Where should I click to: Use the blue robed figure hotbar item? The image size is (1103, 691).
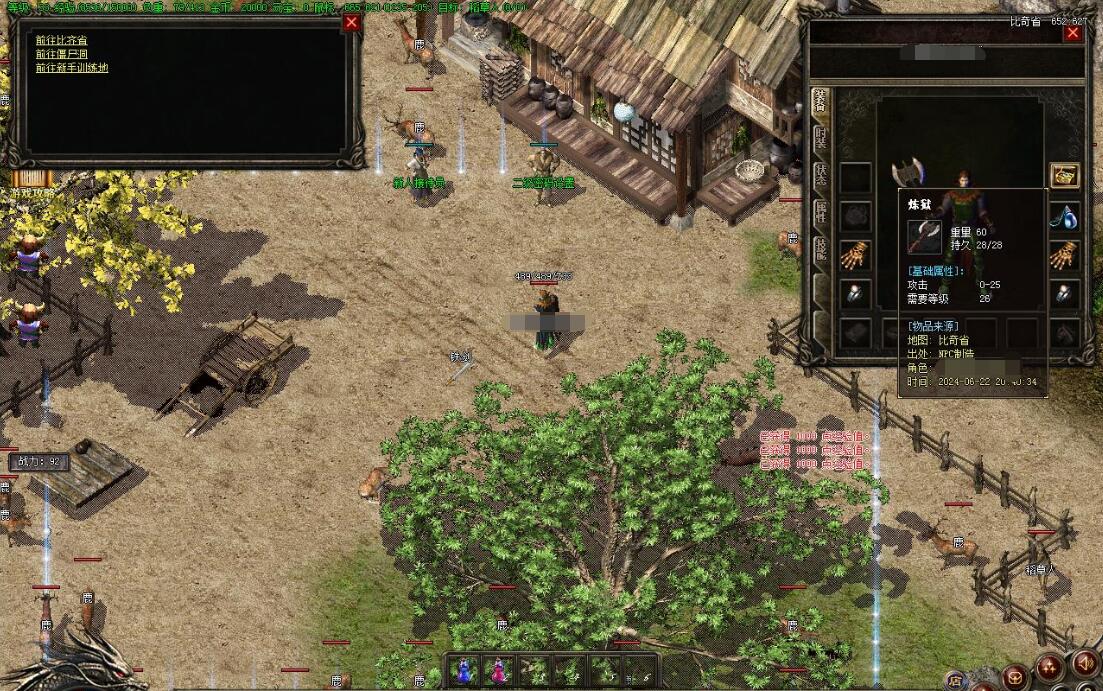pyautogui.click(x=464, y=670)
